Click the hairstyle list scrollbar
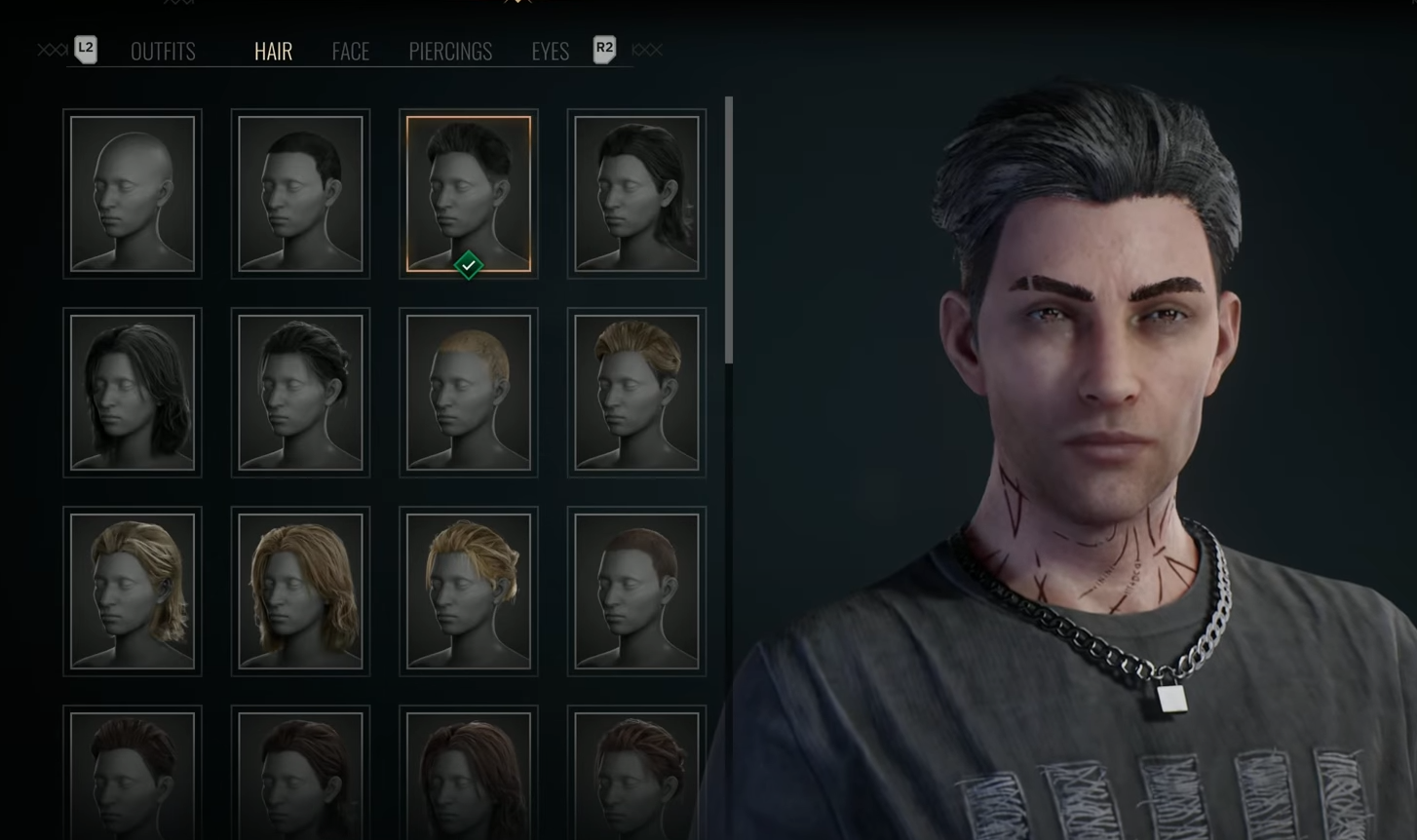 729,230
